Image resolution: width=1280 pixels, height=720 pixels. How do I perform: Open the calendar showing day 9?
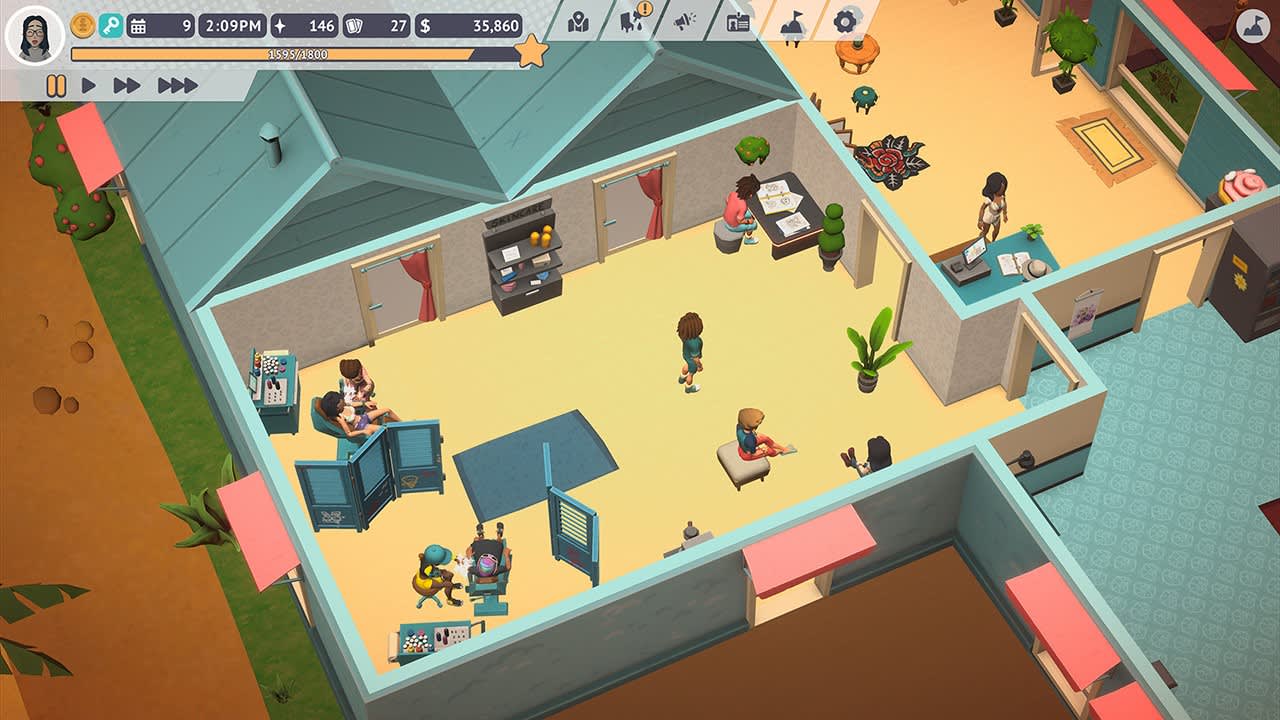coord(160,28)
